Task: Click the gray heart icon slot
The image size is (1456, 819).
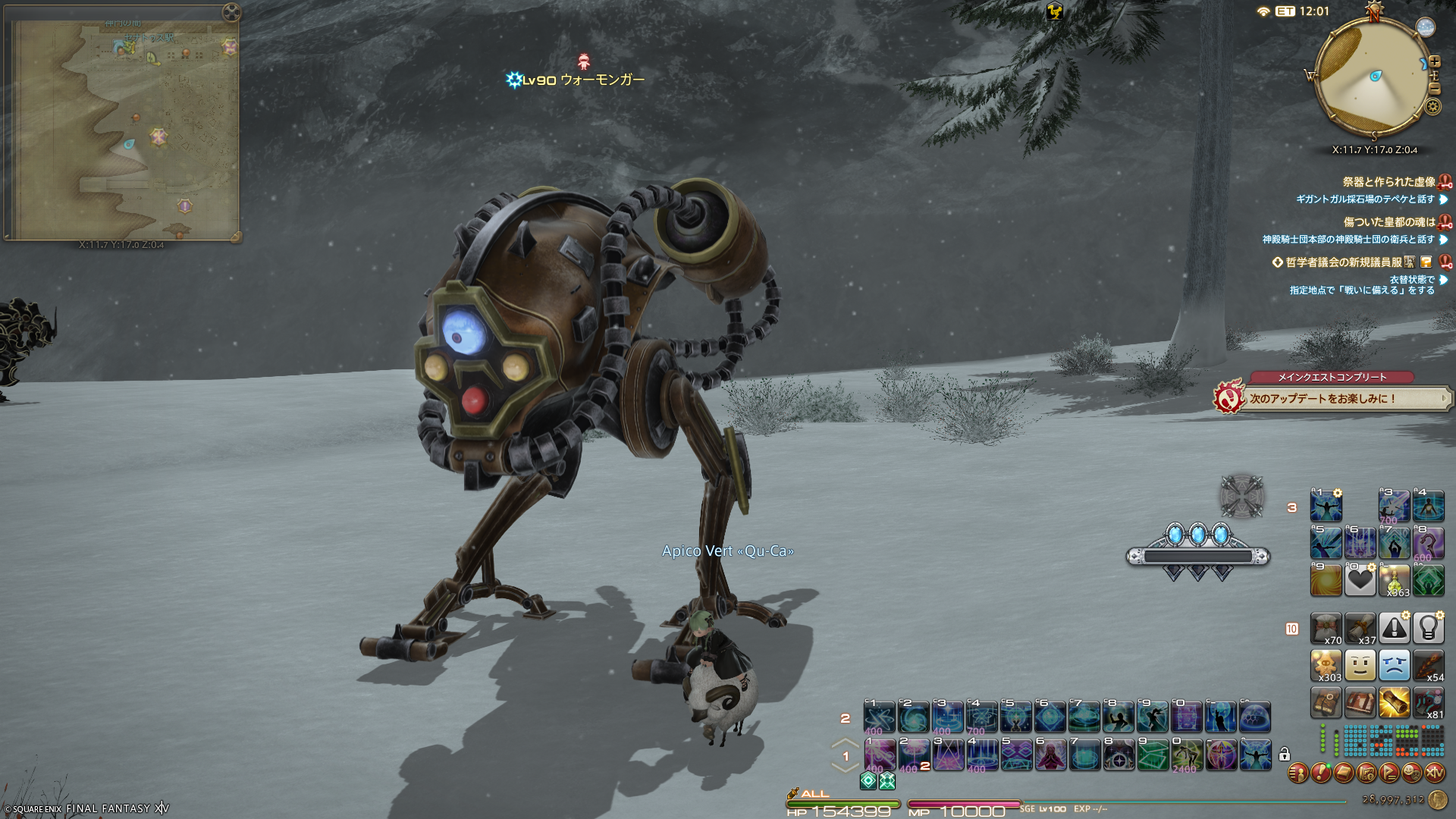Action: [1360, 581]
